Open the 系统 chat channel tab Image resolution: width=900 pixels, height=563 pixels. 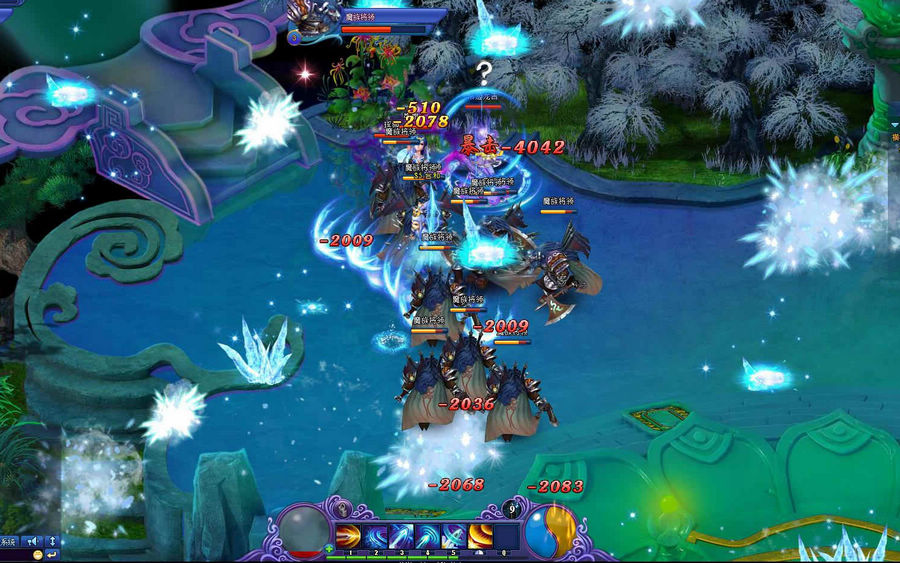coord(8,541)
